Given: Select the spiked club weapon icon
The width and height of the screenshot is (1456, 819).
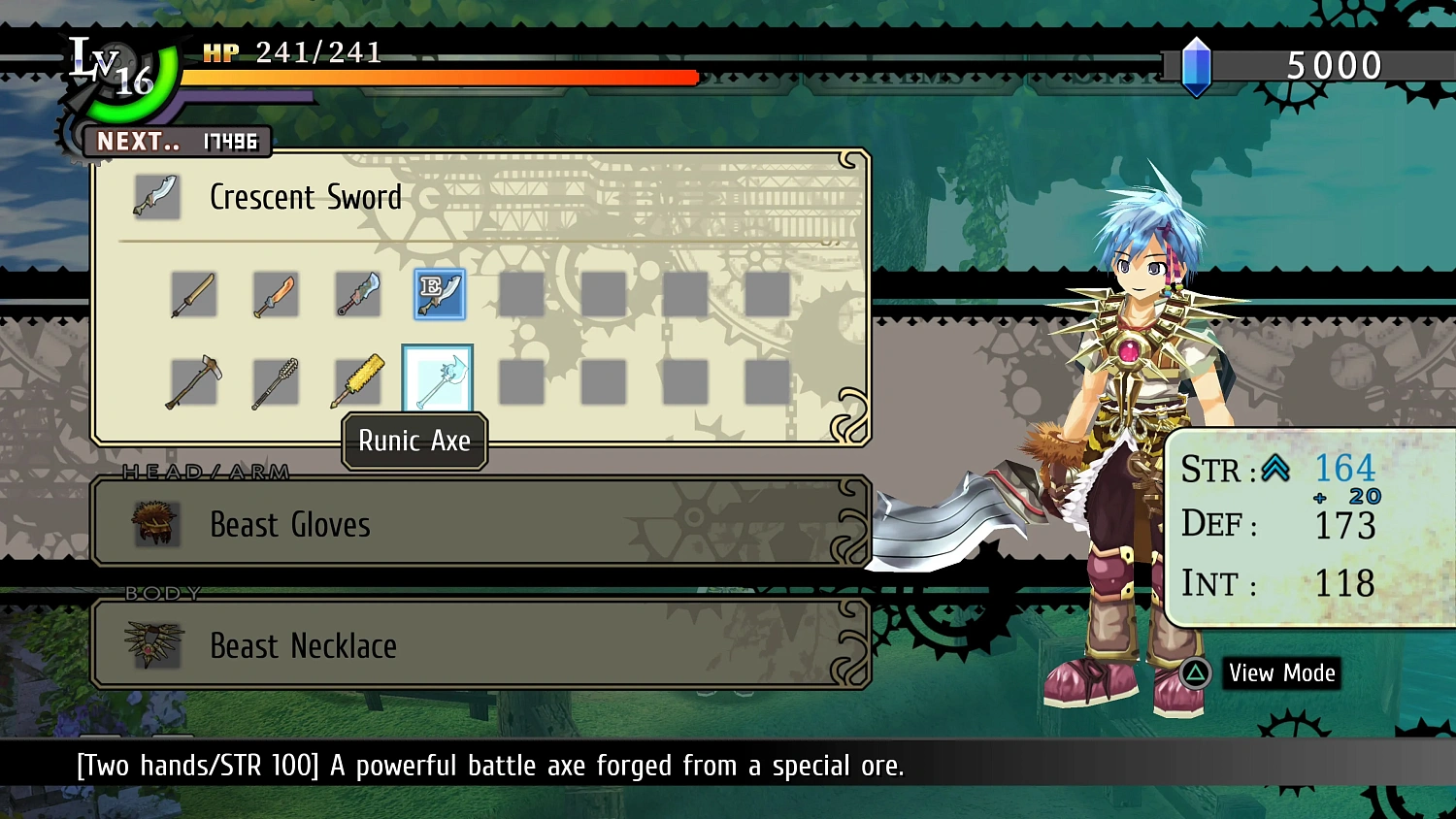Looking at the screenshot, I should [x=276, y=380].
